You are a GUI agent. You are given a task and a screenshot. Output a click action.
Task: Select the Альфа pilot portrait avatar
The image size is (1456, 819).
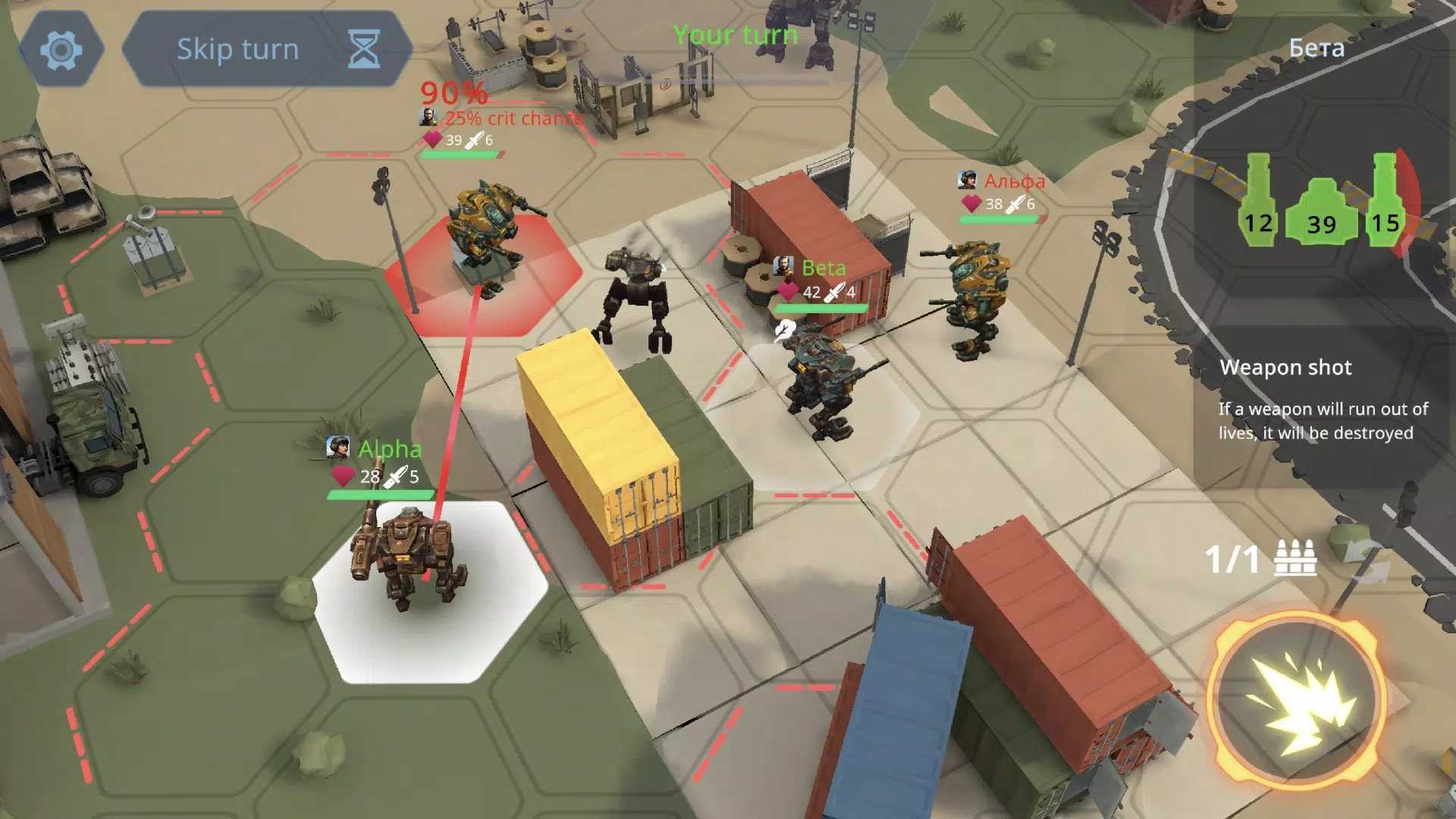pos(967,180)
